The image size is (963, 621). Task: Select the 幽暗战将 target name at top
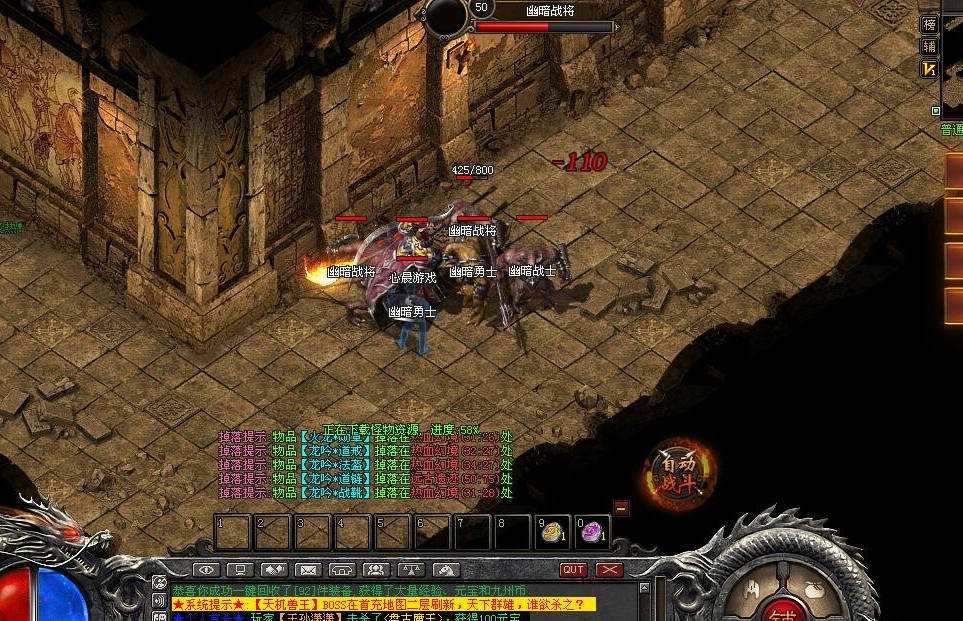(x=552, y=10)
